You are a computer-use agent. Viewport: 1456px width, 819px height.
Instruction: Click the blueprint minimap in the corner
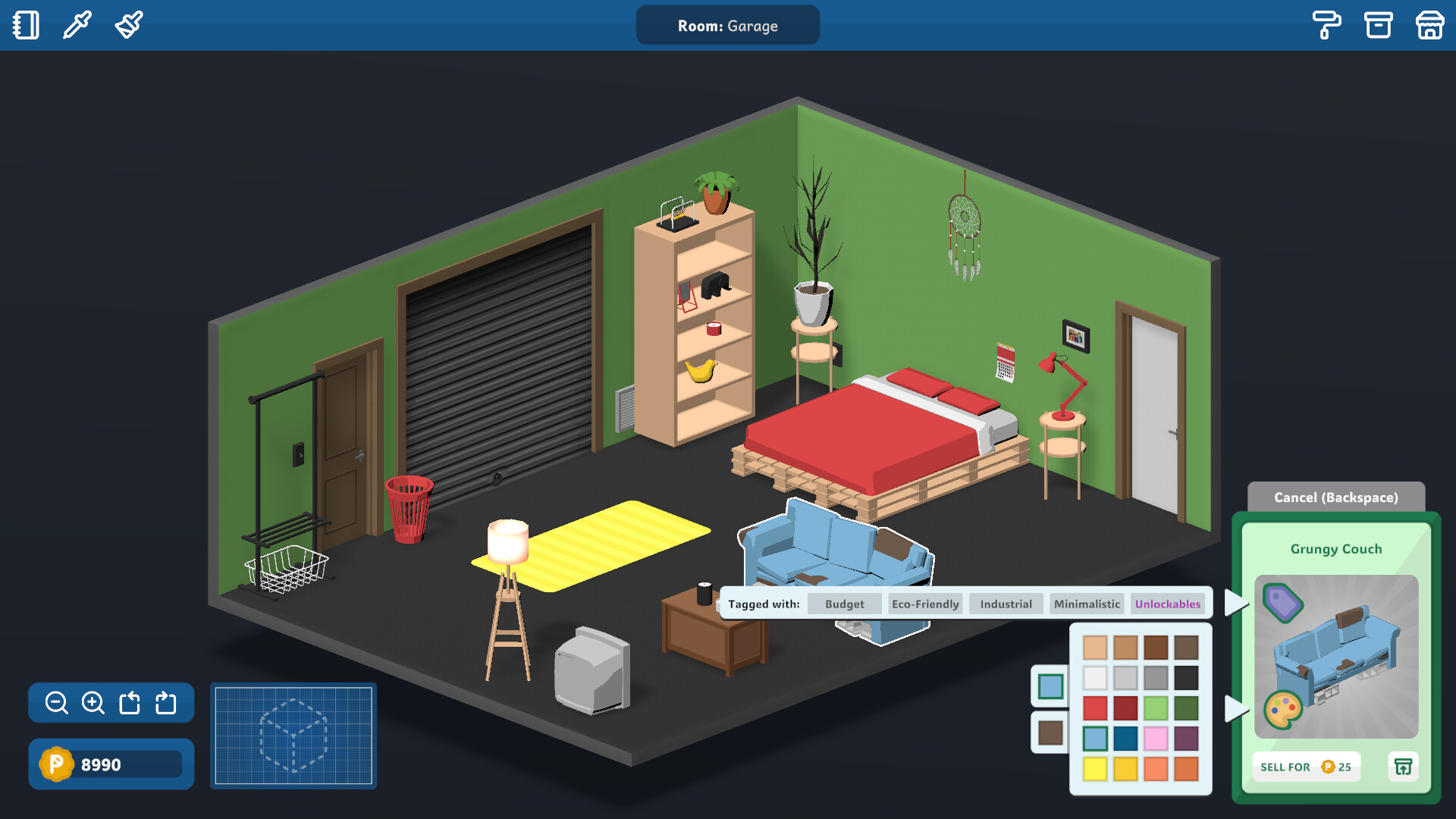[x=293, y=736]
